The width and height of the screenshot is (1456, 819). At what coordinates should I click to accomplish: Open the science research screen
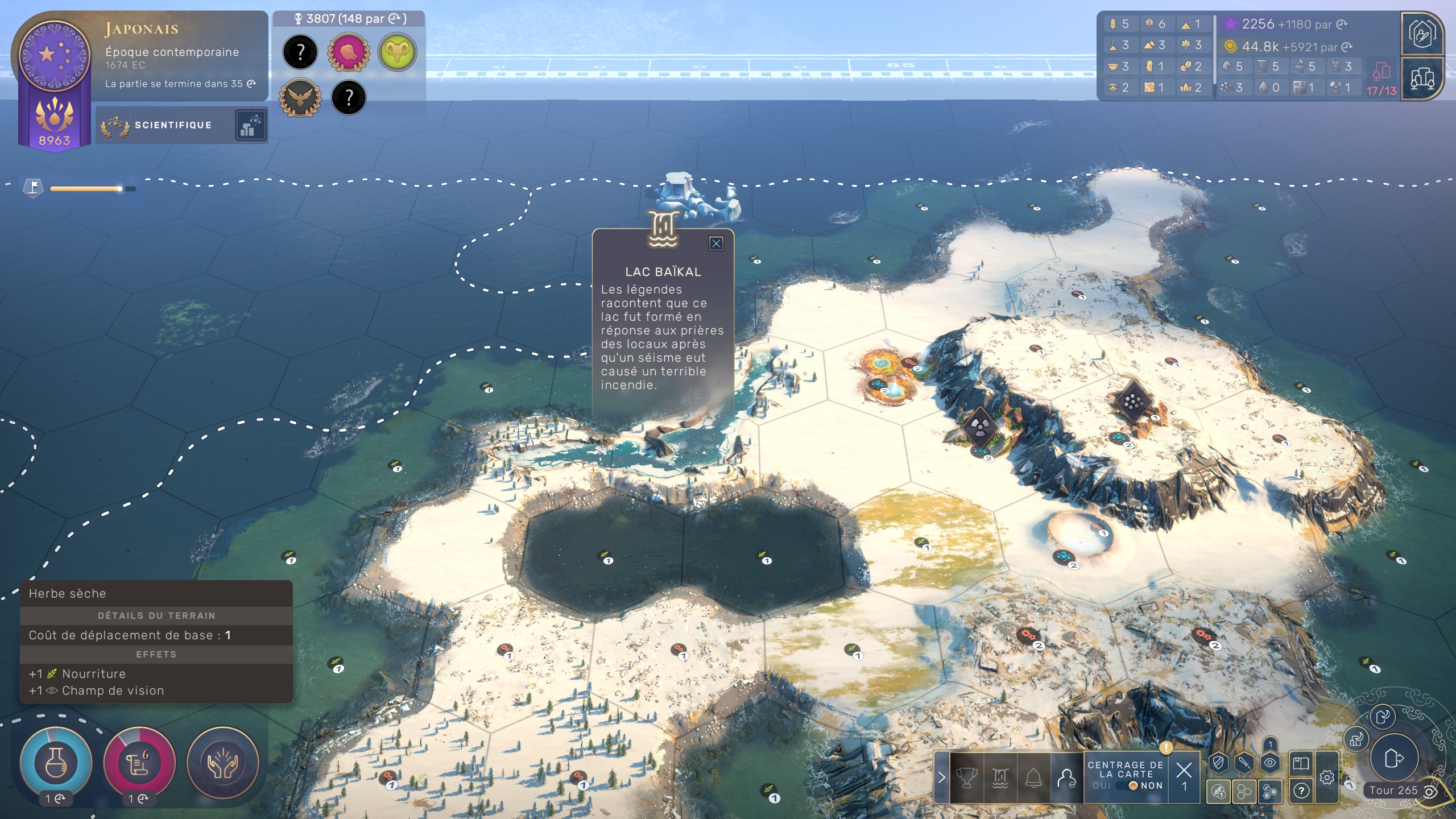point(56,763)
